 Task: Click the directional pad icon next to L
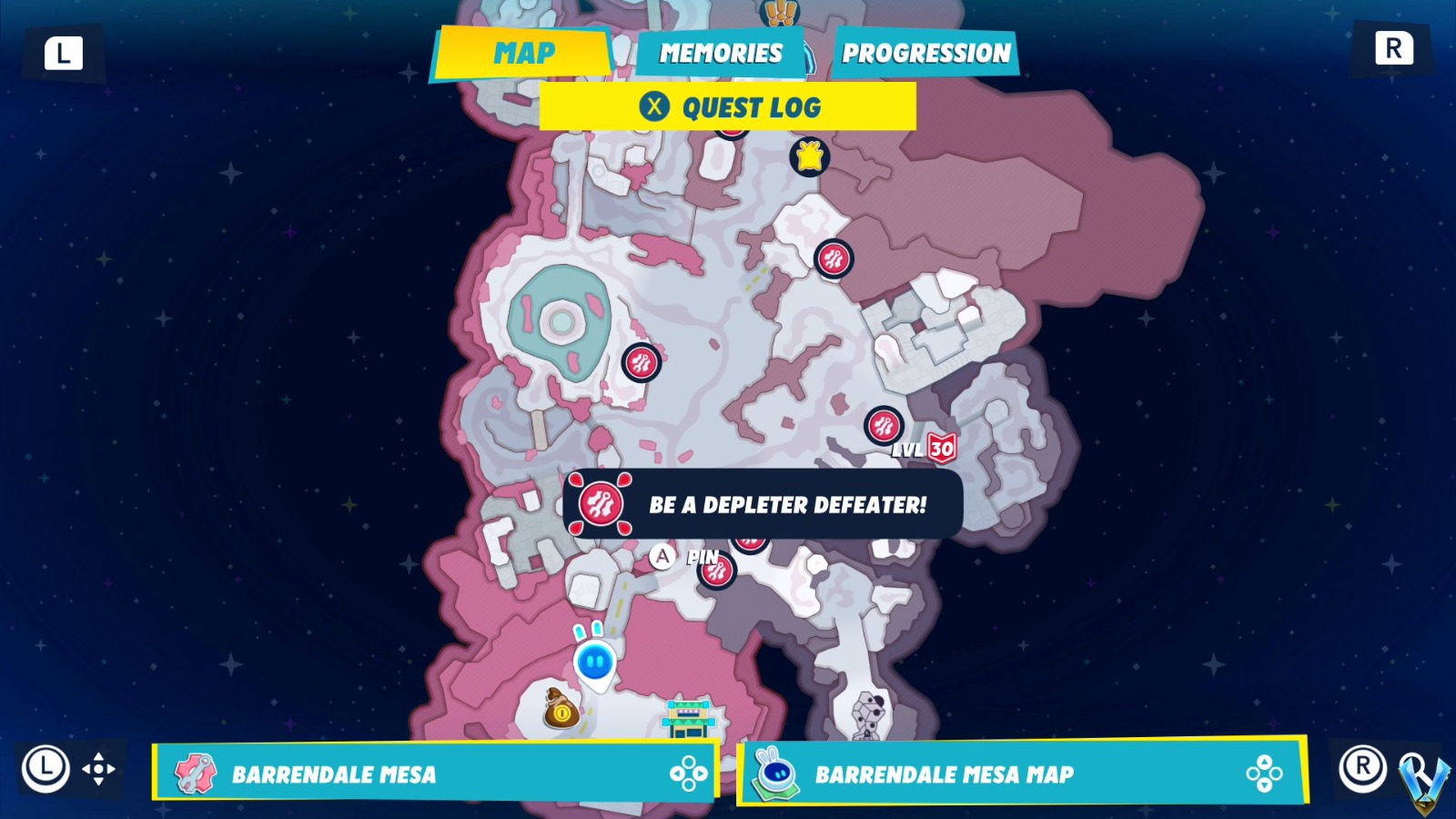[100, 770]
